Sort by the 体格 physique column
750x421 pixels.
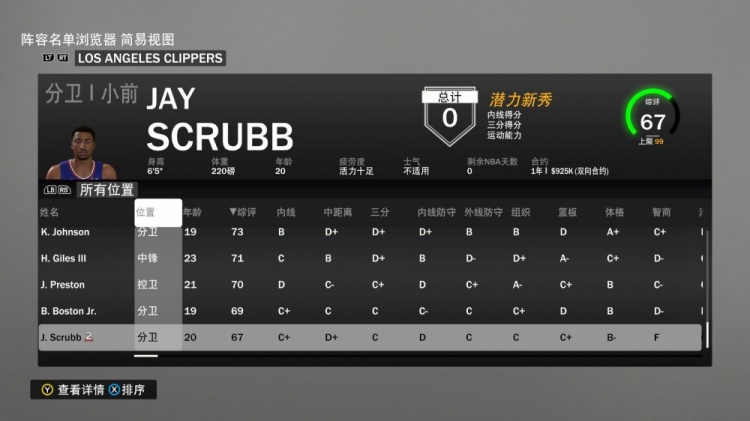tap(614, 212)
